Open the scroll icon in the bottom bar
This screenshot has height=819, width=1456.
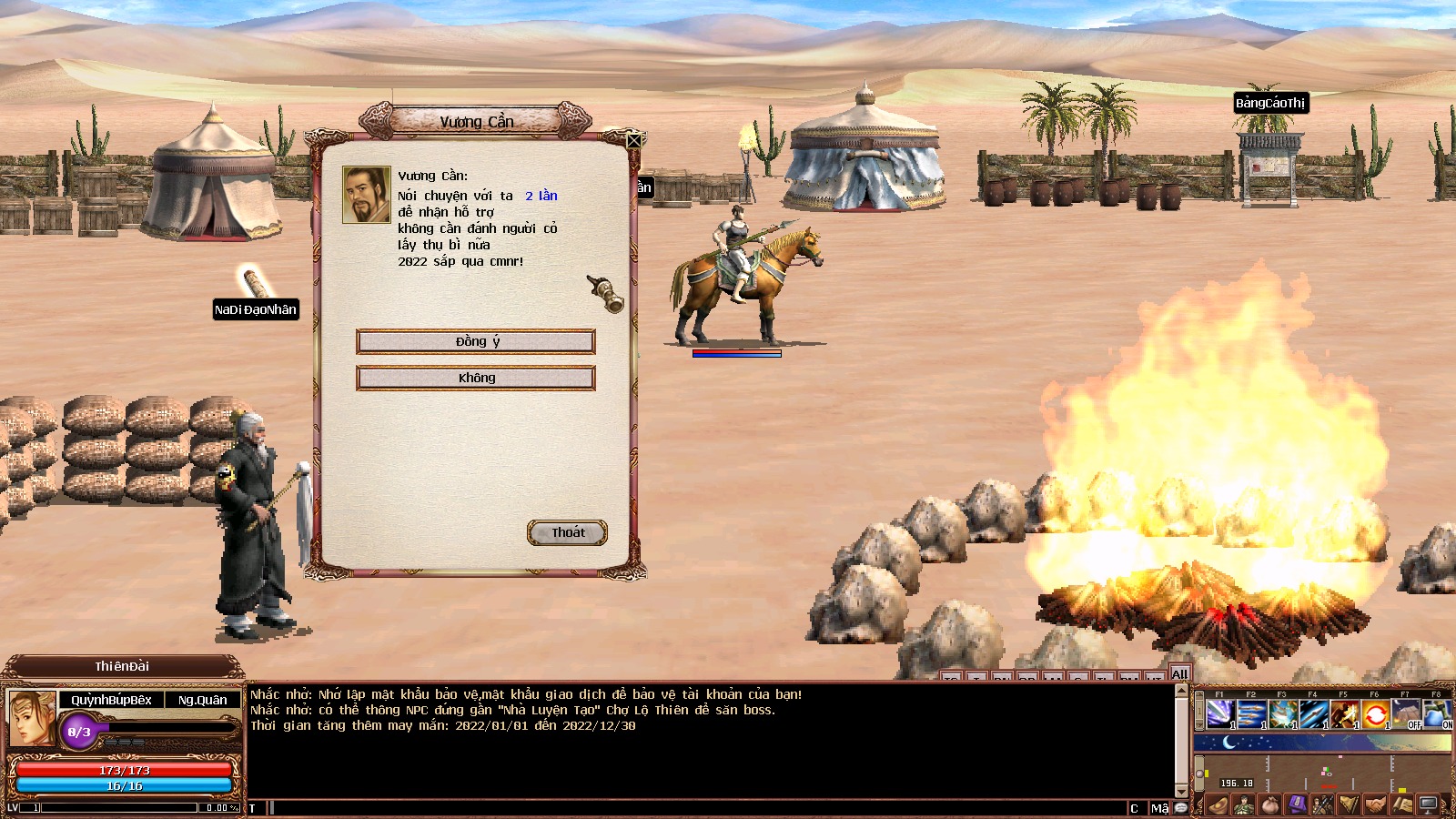point(1401,805)
